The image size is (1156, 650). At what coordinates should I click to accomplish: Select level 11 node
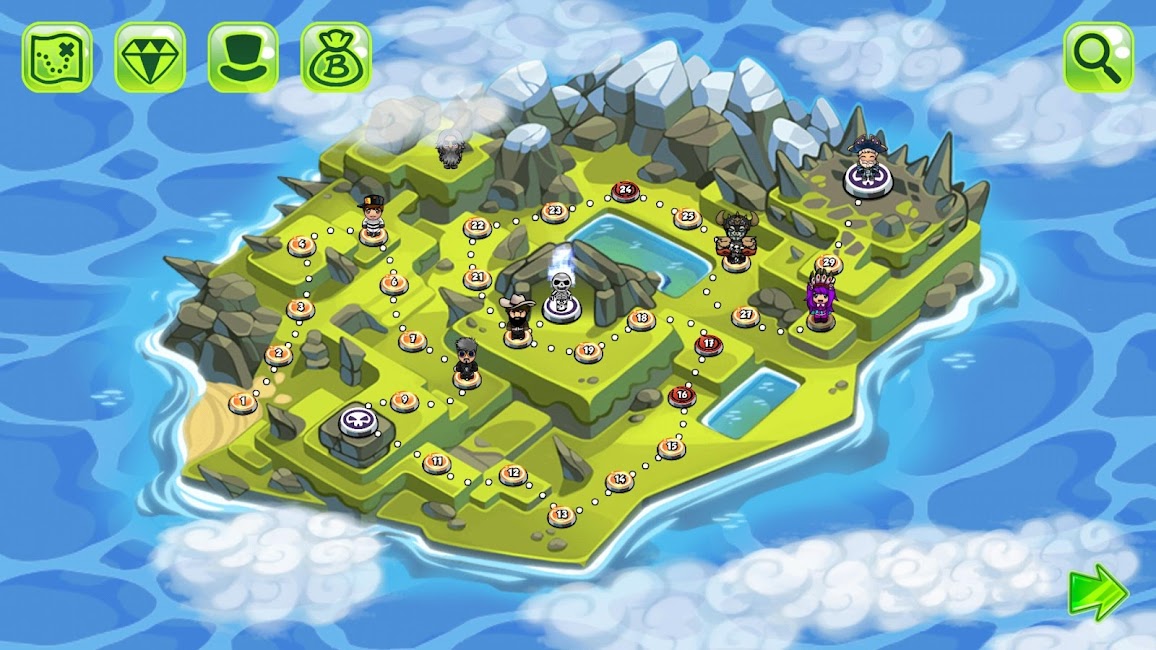coord(436,463)
